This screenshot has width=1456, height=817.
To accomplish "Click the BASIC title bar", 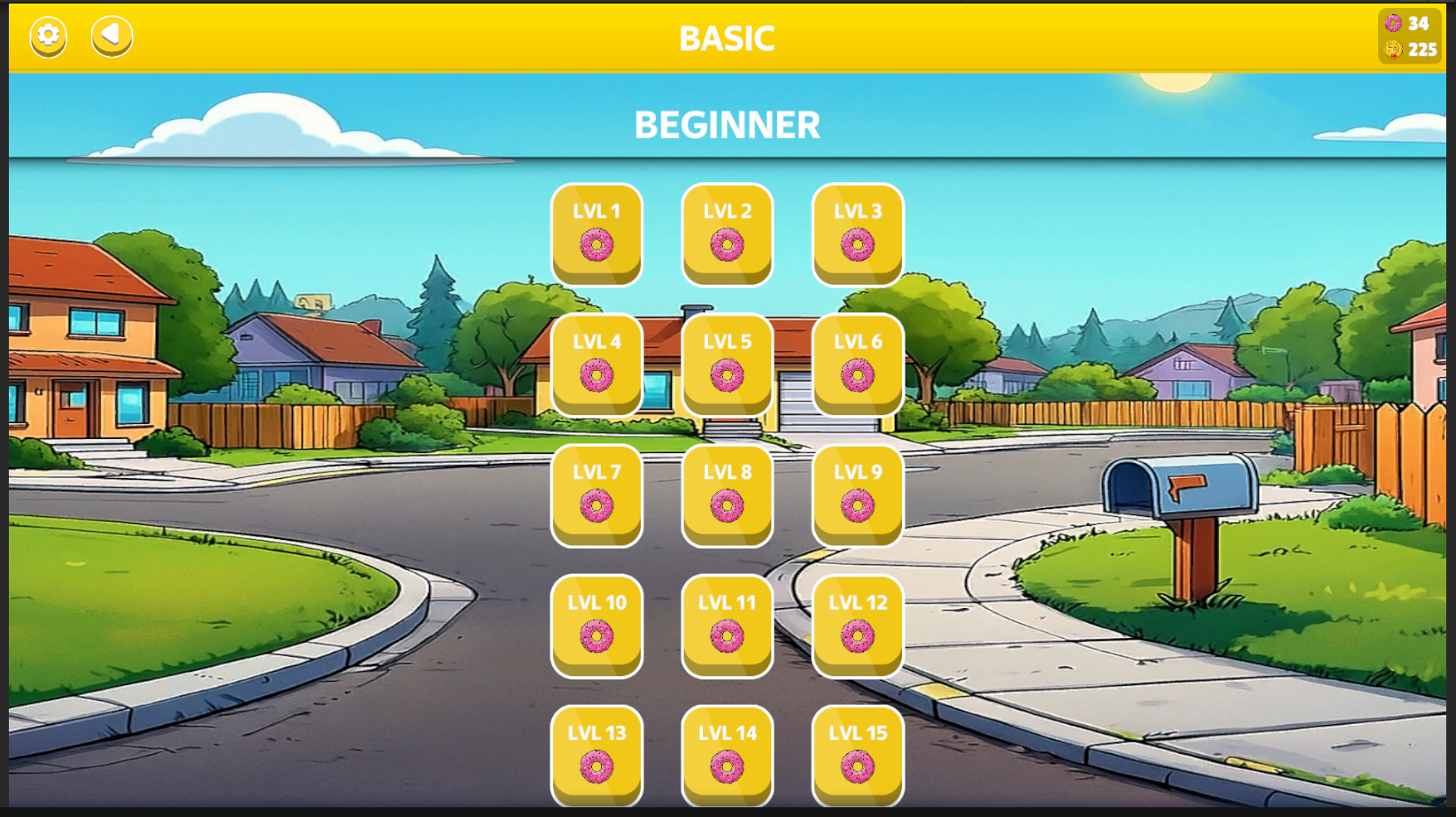I will click(728, 37).
